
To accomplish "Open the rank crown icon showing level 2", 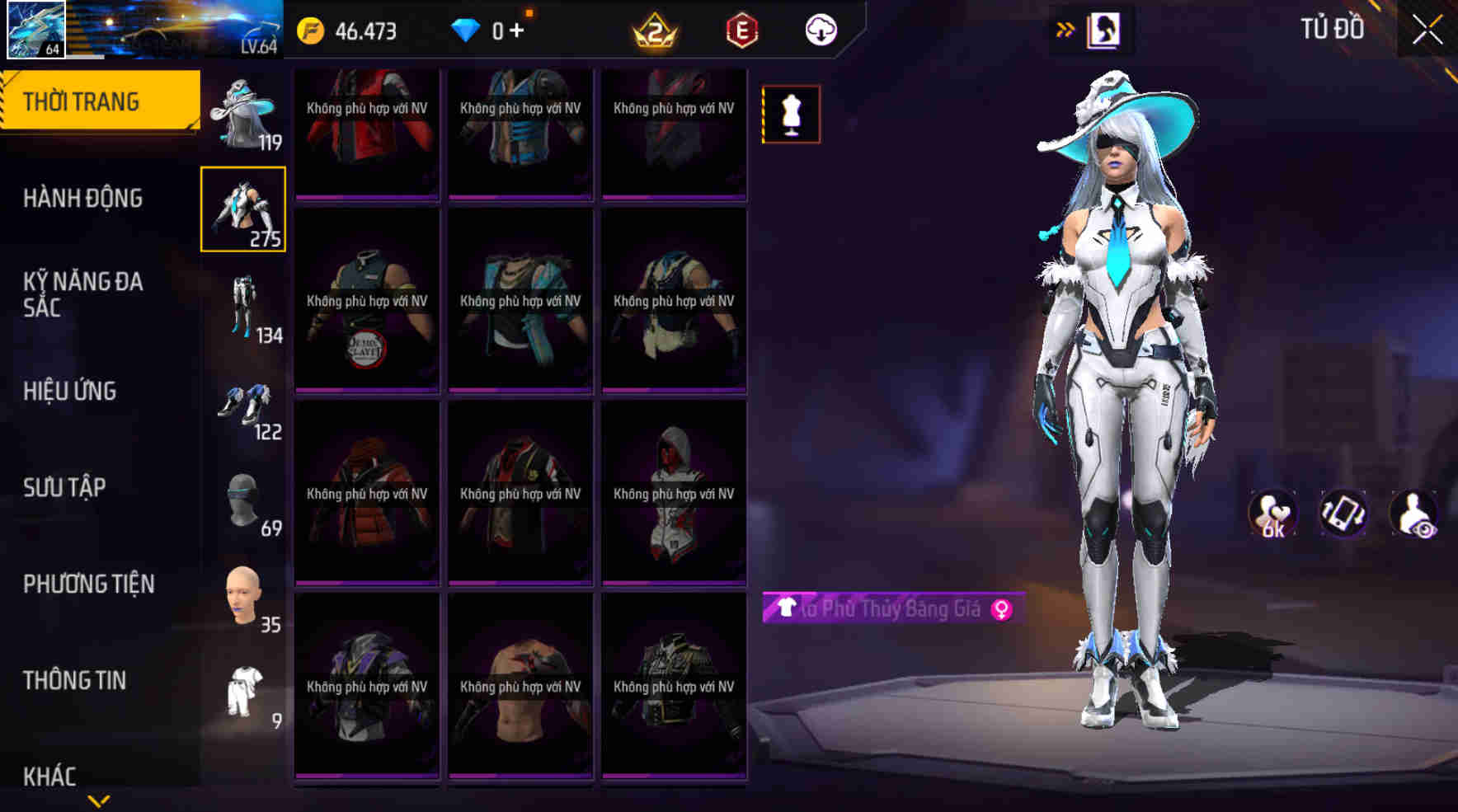I will (656, 30).
